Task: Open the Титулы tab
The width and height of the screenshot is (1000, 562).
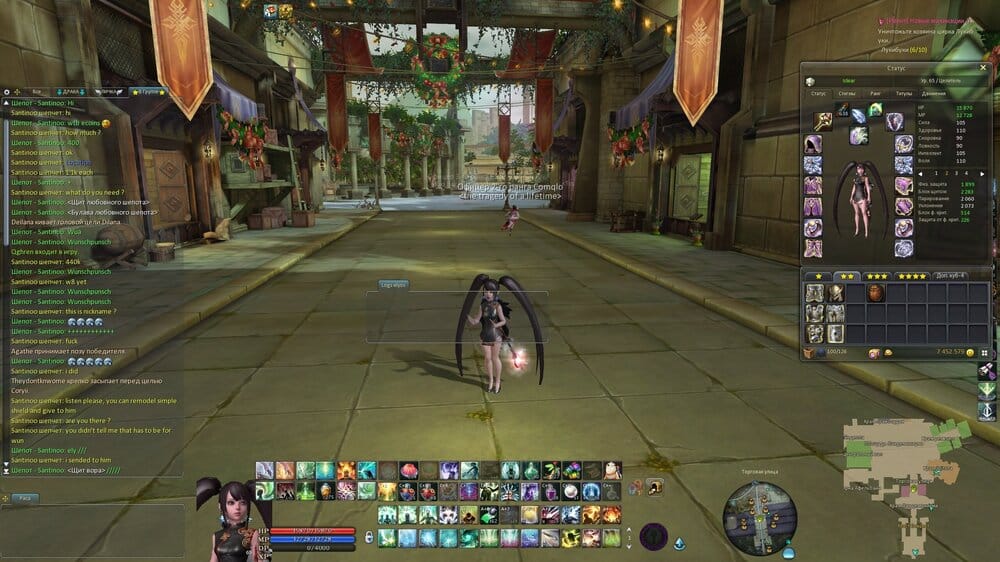Action: point(903,93)
